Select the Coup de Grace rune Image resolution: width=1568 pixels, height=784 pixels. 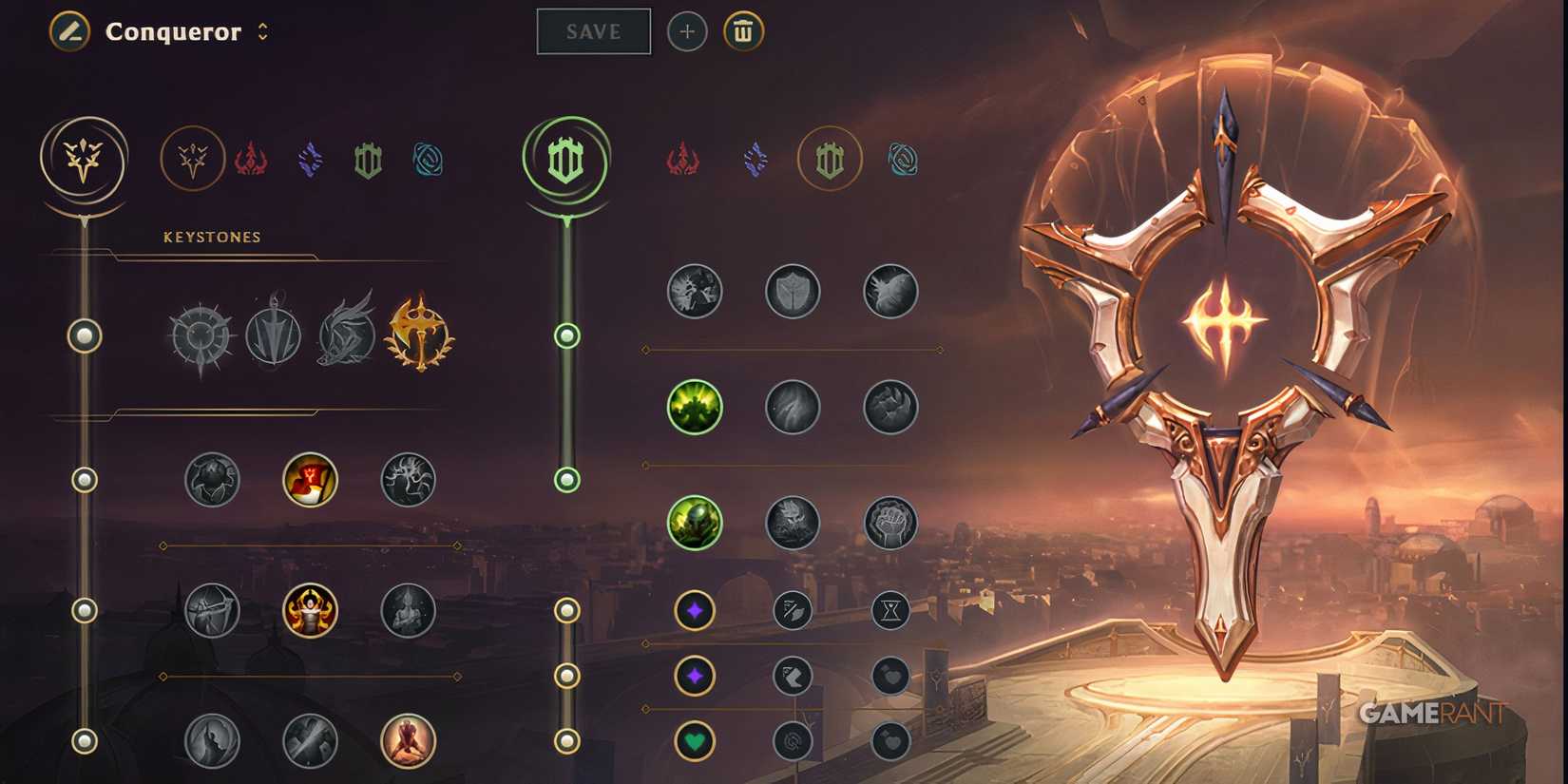[x=213, y=742]
